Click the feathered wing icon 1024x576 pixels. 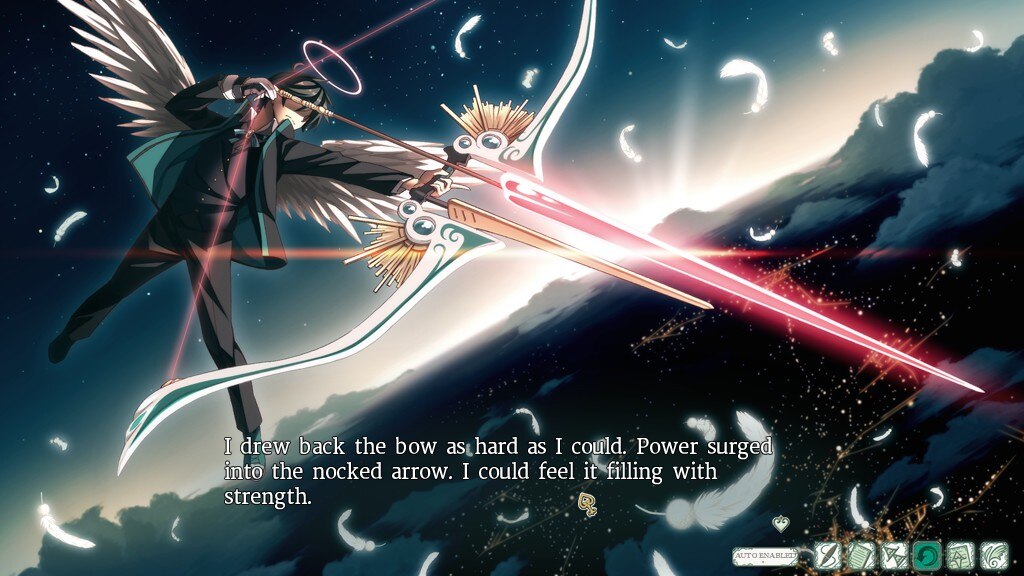(x=994, y=554)
